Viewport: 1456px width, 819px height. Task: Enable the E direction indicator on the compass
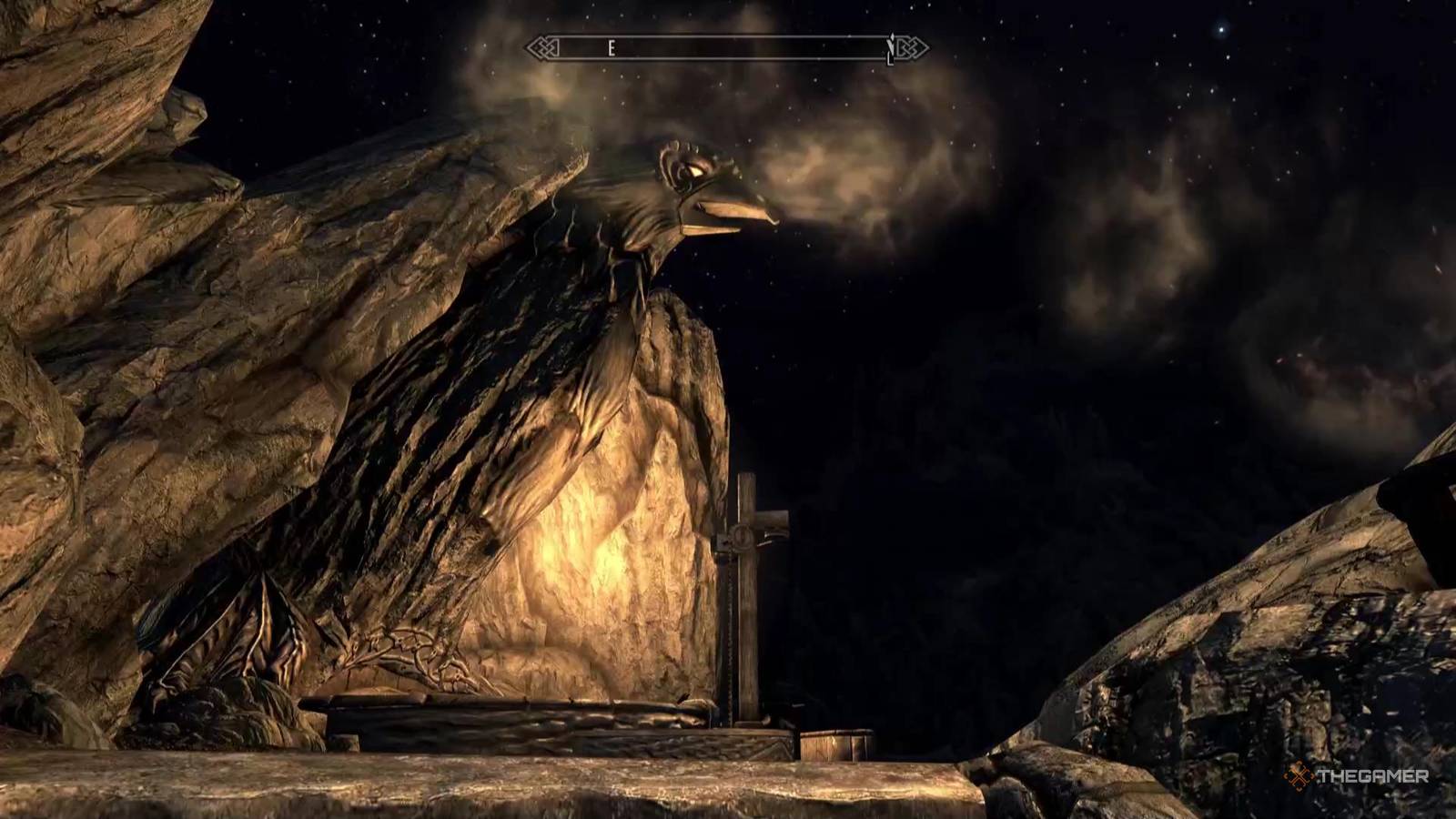612,47
